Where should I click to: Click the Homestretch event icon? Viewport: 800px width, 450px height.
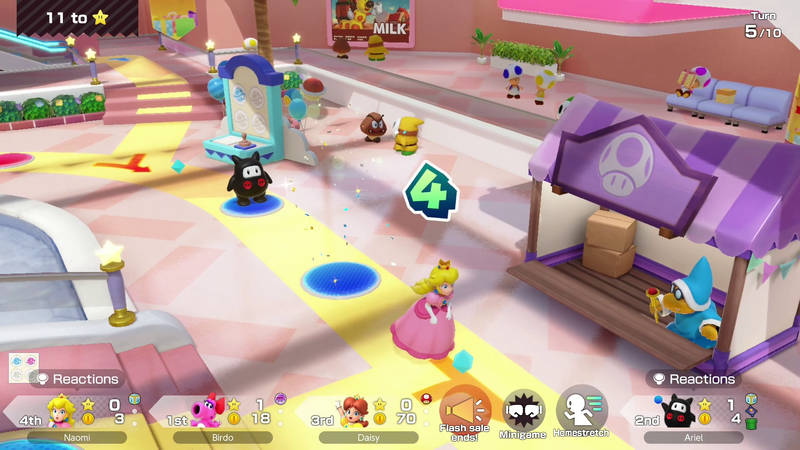pos(581,408)
